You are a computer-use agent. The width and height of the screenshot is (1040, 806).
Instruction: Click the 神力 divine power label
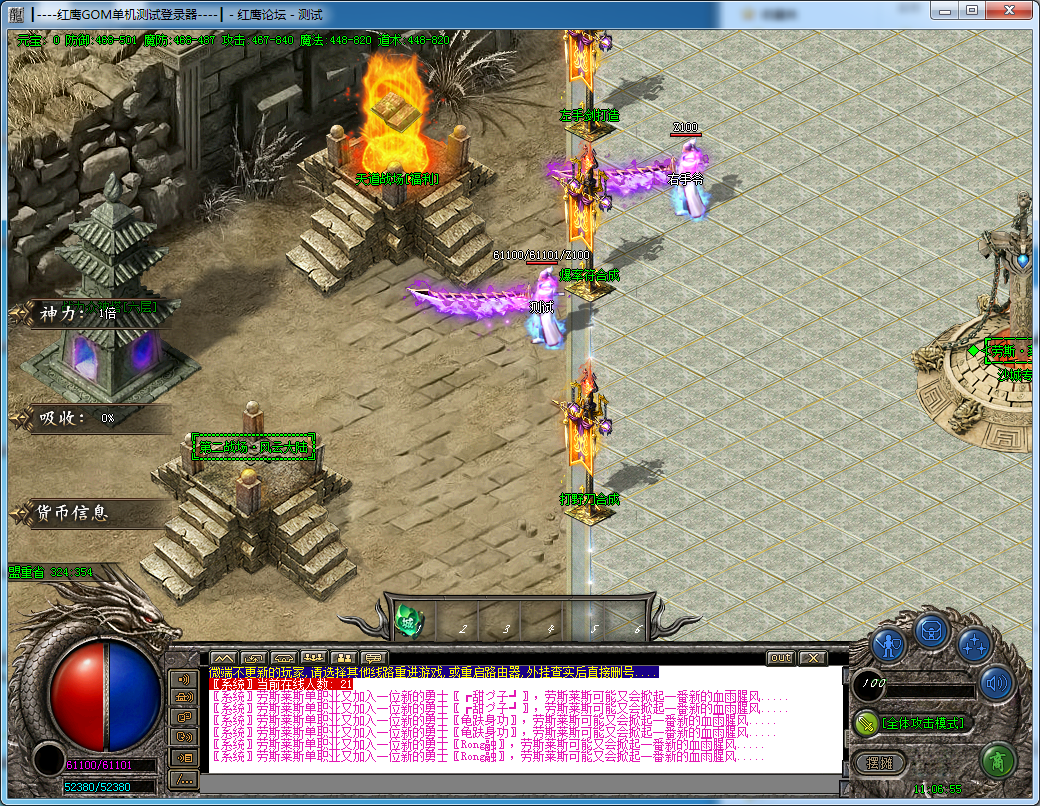click(x=60, y=314)
